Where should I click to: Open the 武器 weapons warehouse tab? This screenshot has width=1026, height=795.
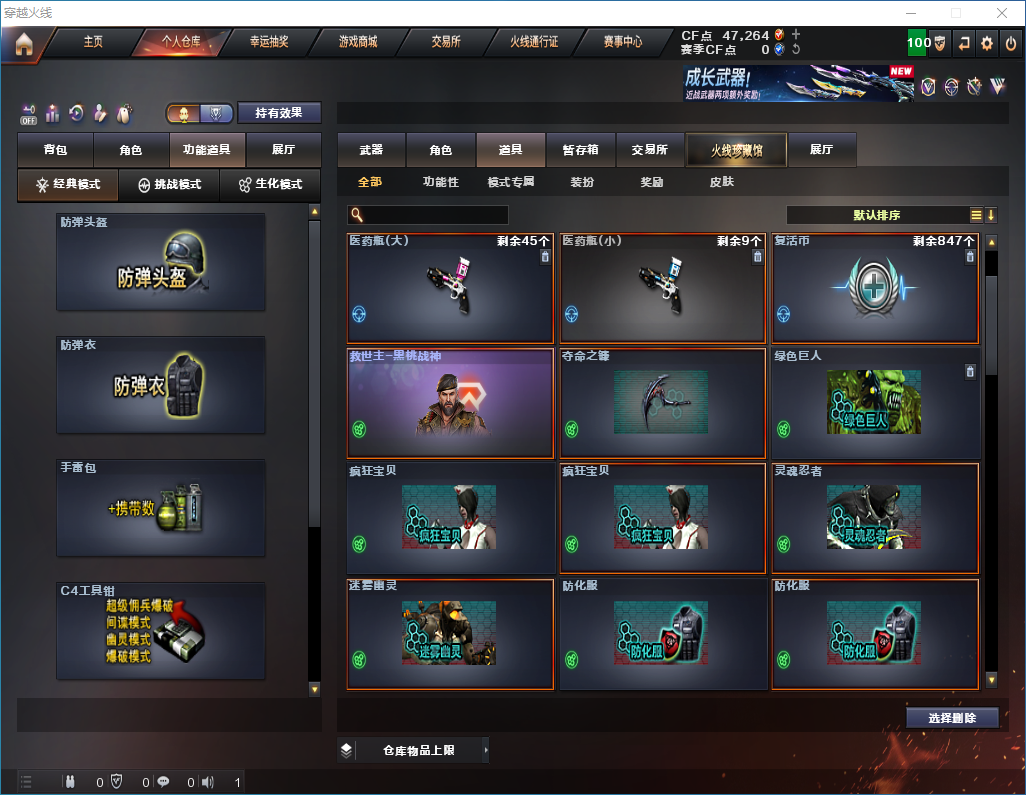pyautogui.click(x=371, y=150)
